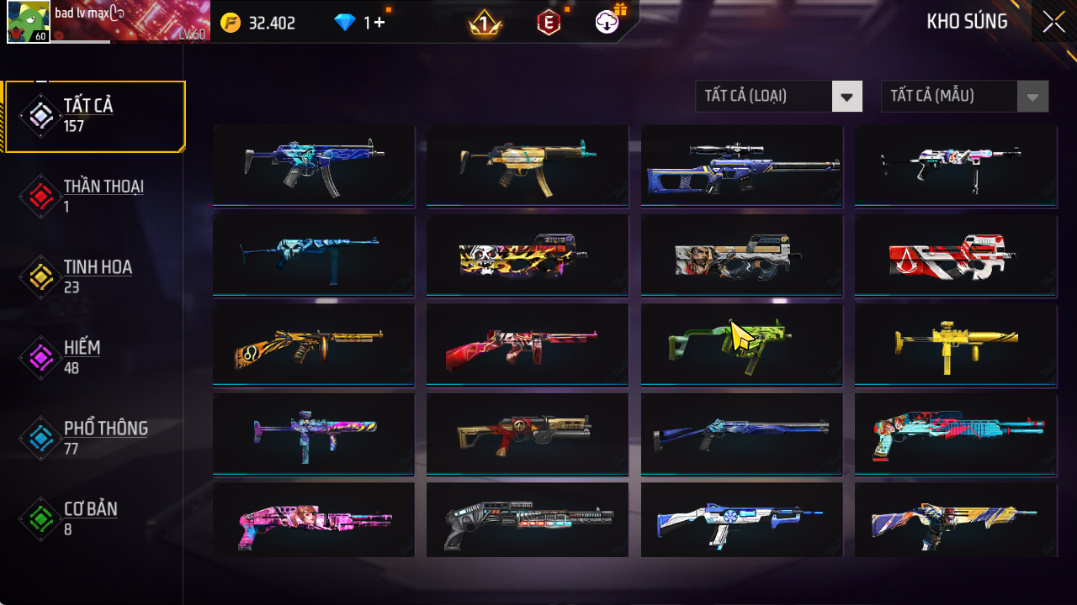Open the player profile avatar

click(x=28, y=22)
